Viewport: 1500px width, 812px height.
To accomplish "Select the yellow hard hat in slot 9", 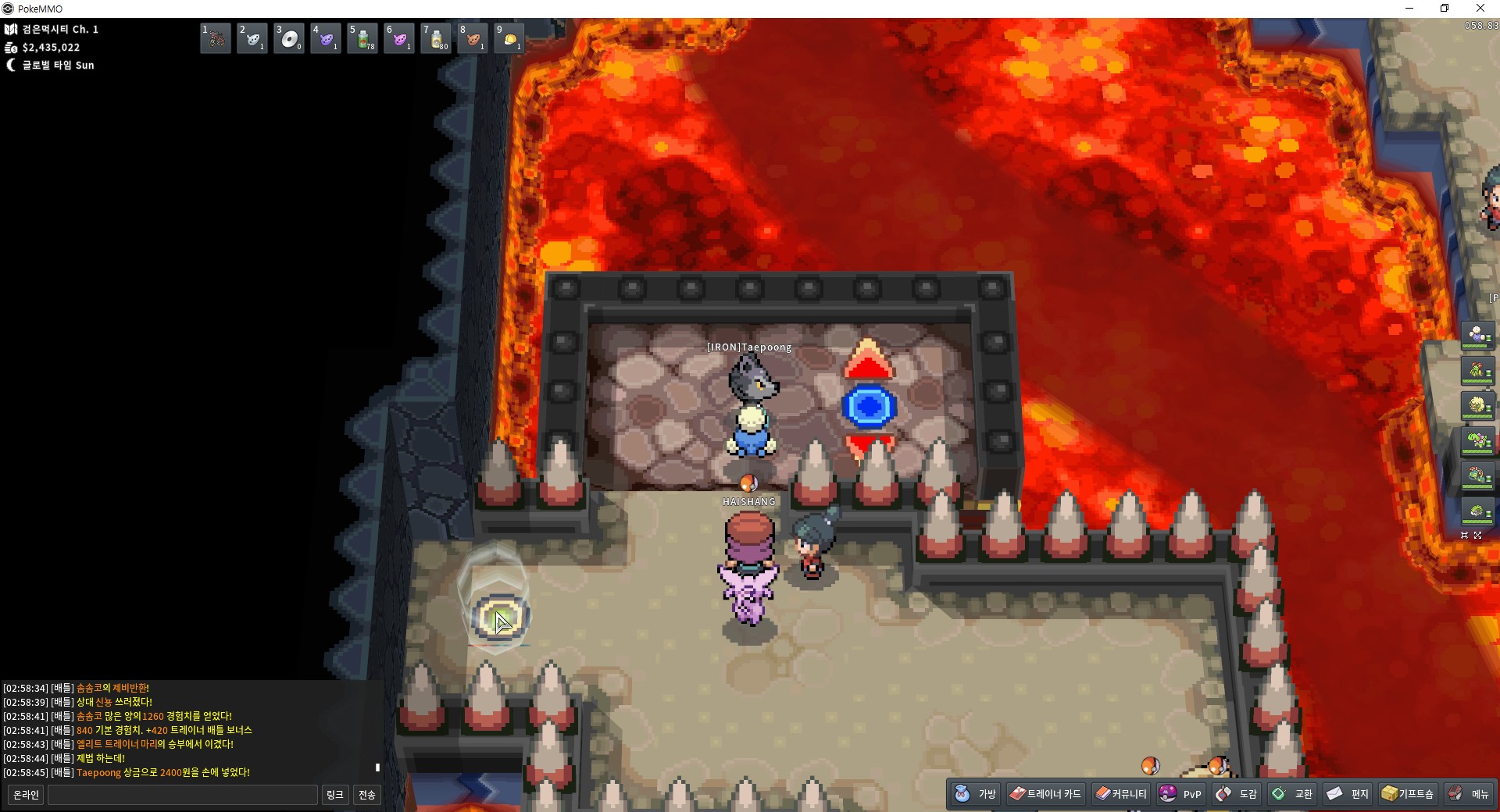I will pyautogui.click(x=509, y=38).
